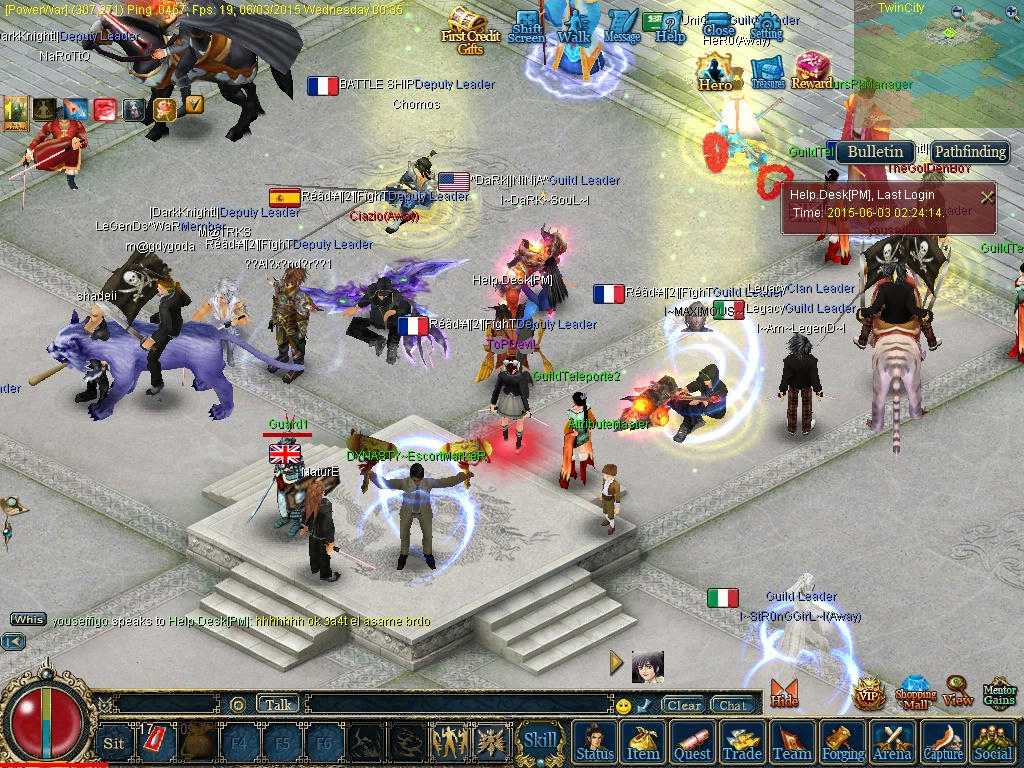
Task: Open the Forging window
Action: (x=843, y=742)
